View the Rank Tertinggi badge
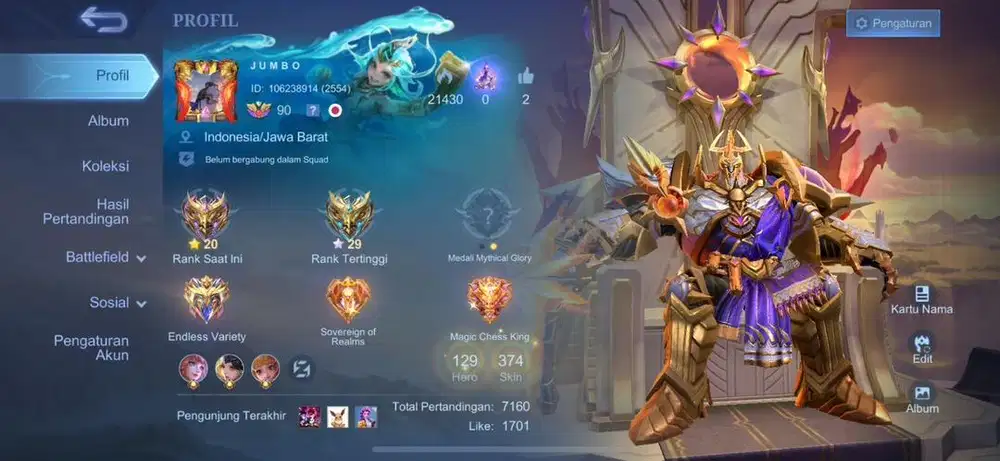1000x461 pixels. coord(349,213)
